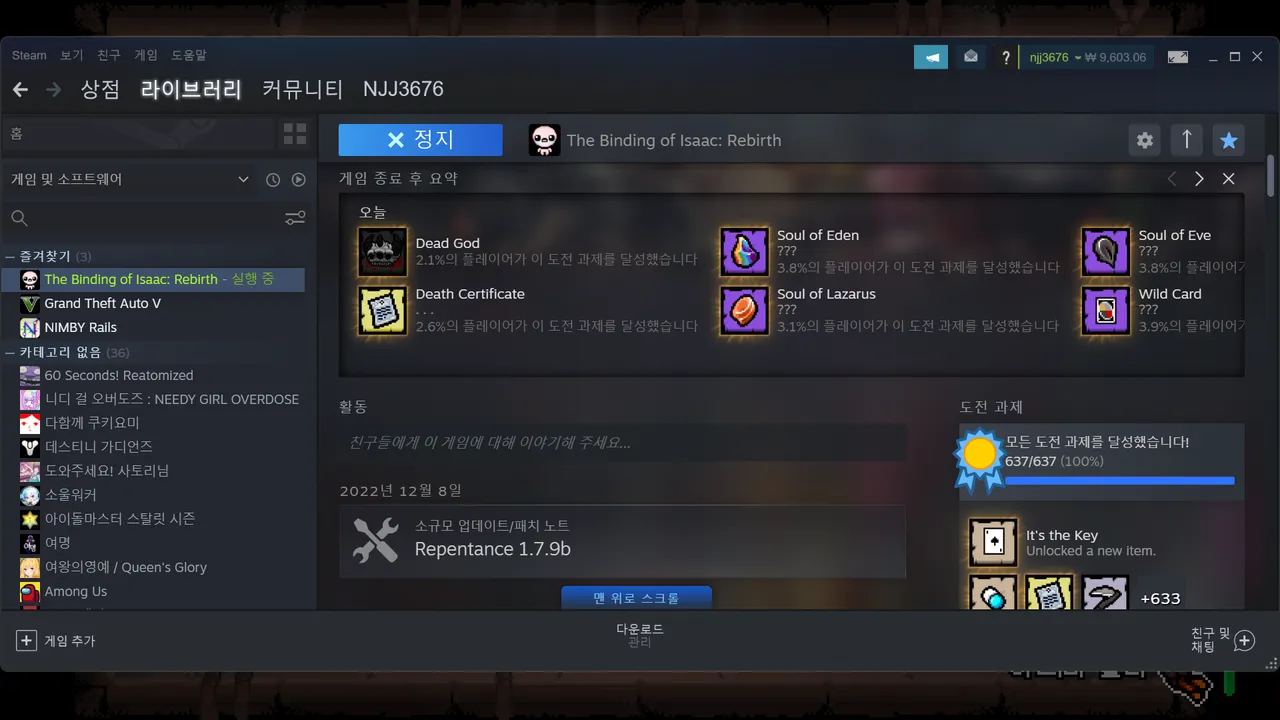Click the share/upload arrow icon
The width and height of the screenshot is (1280, 720).
1186,140
